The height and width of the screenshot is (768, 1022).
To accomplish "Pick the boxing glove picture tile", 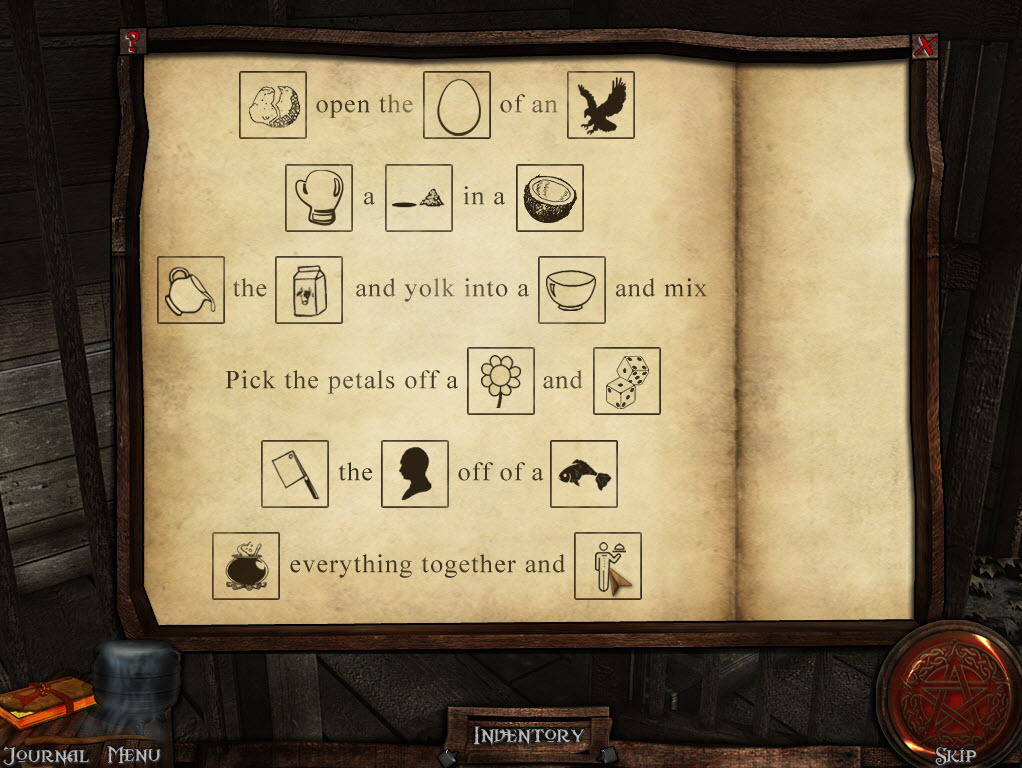I will coord(319,197).
